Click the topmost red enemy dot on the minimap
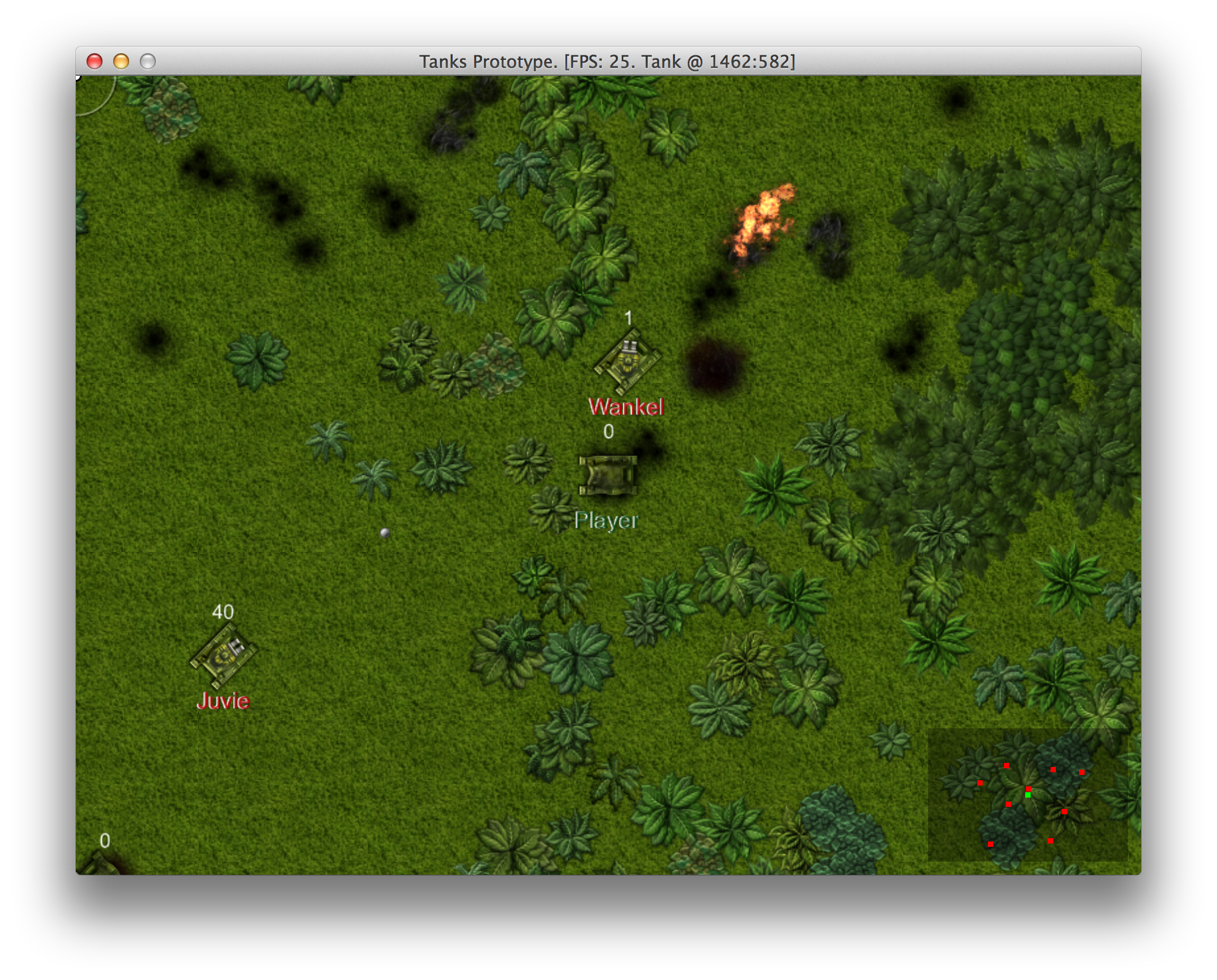Image resolution: width=1217 pixels, height=980 pixels. pos(1007,766)
